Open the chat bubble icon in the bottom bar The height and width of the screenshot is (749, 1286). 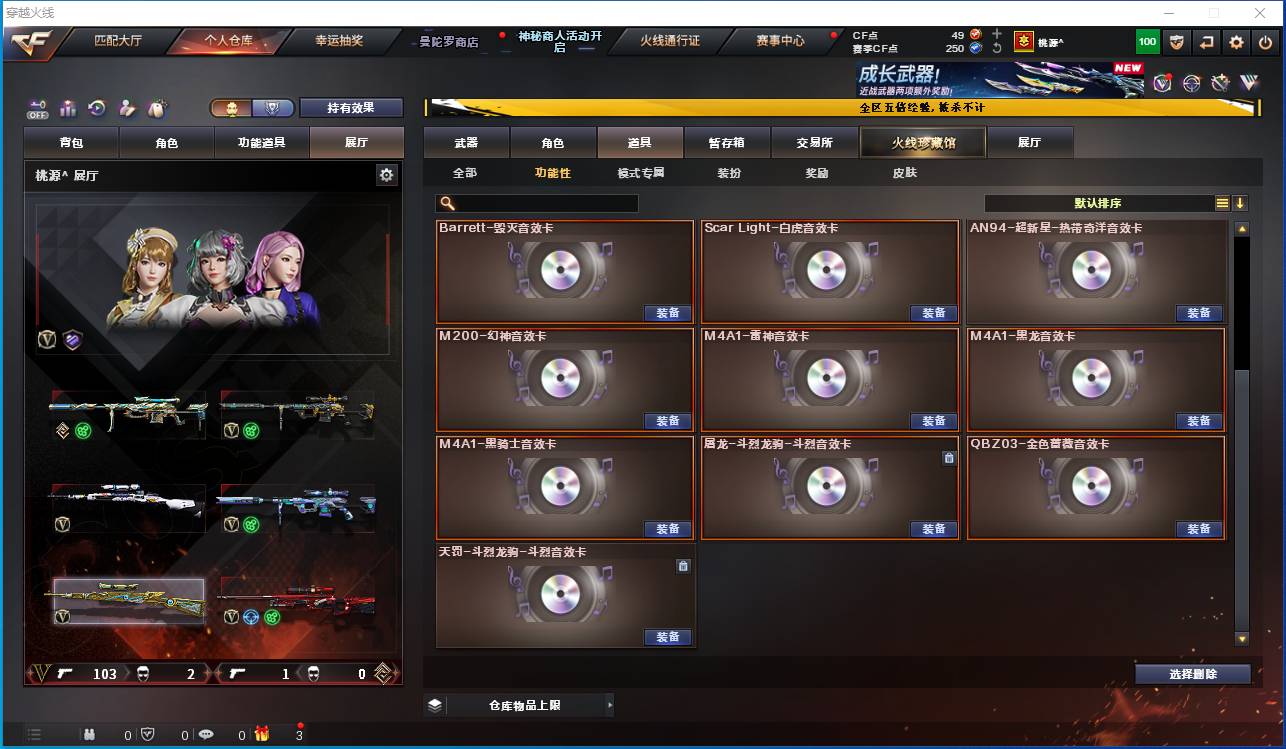pos(206,733)
